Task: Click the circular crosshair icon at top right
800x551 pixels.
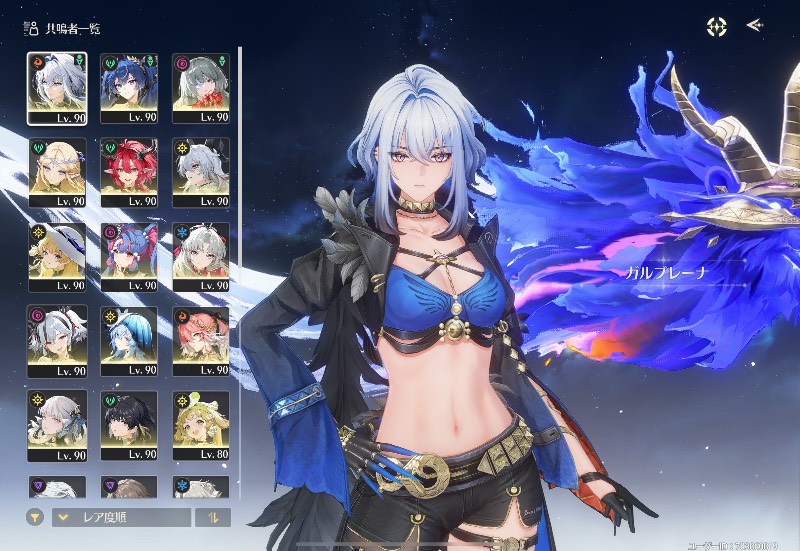Action: tap(716, 27)
